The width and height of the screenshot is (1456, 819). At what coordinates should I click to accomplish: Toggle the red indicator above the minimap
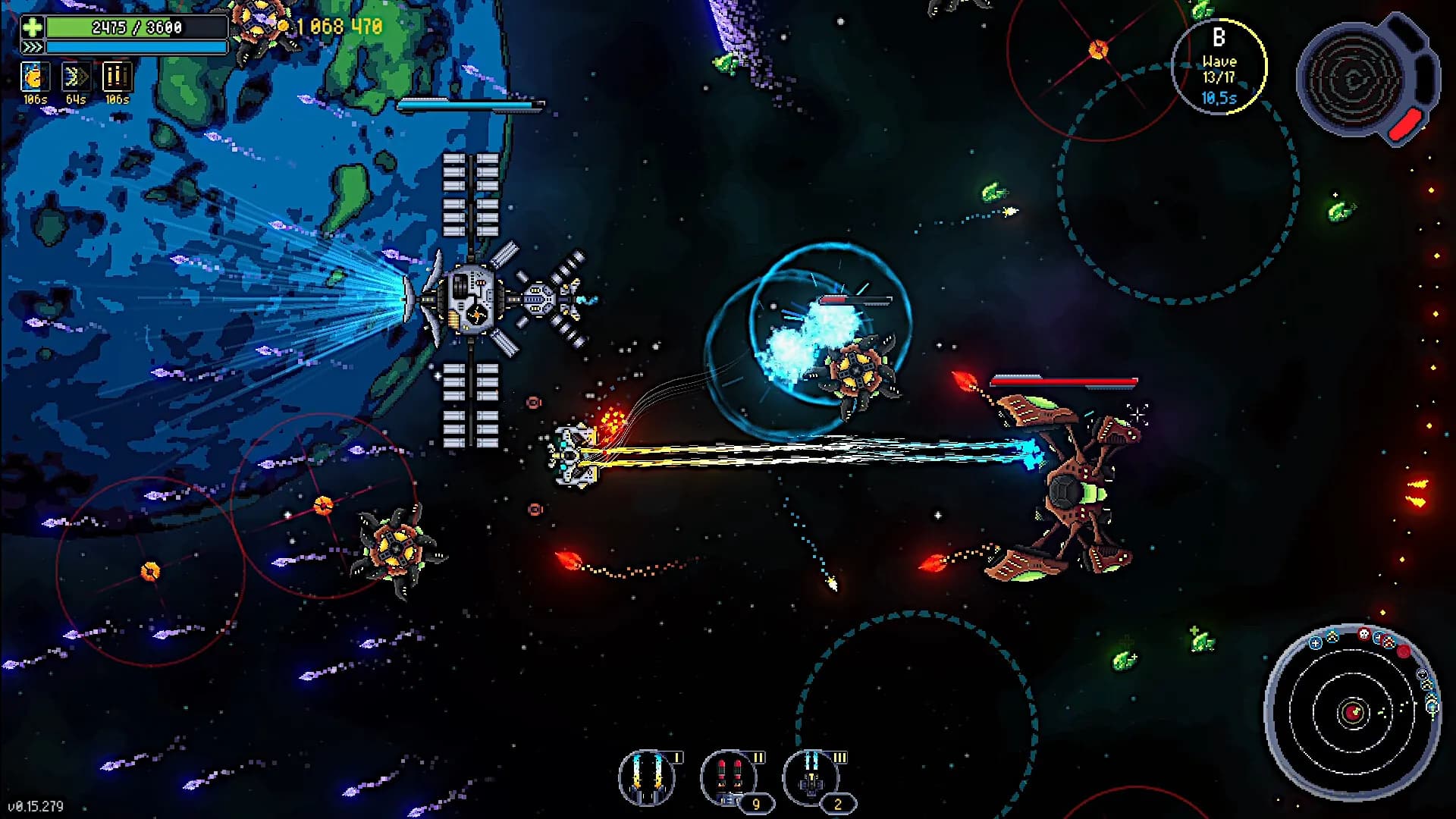point(1404,652)
